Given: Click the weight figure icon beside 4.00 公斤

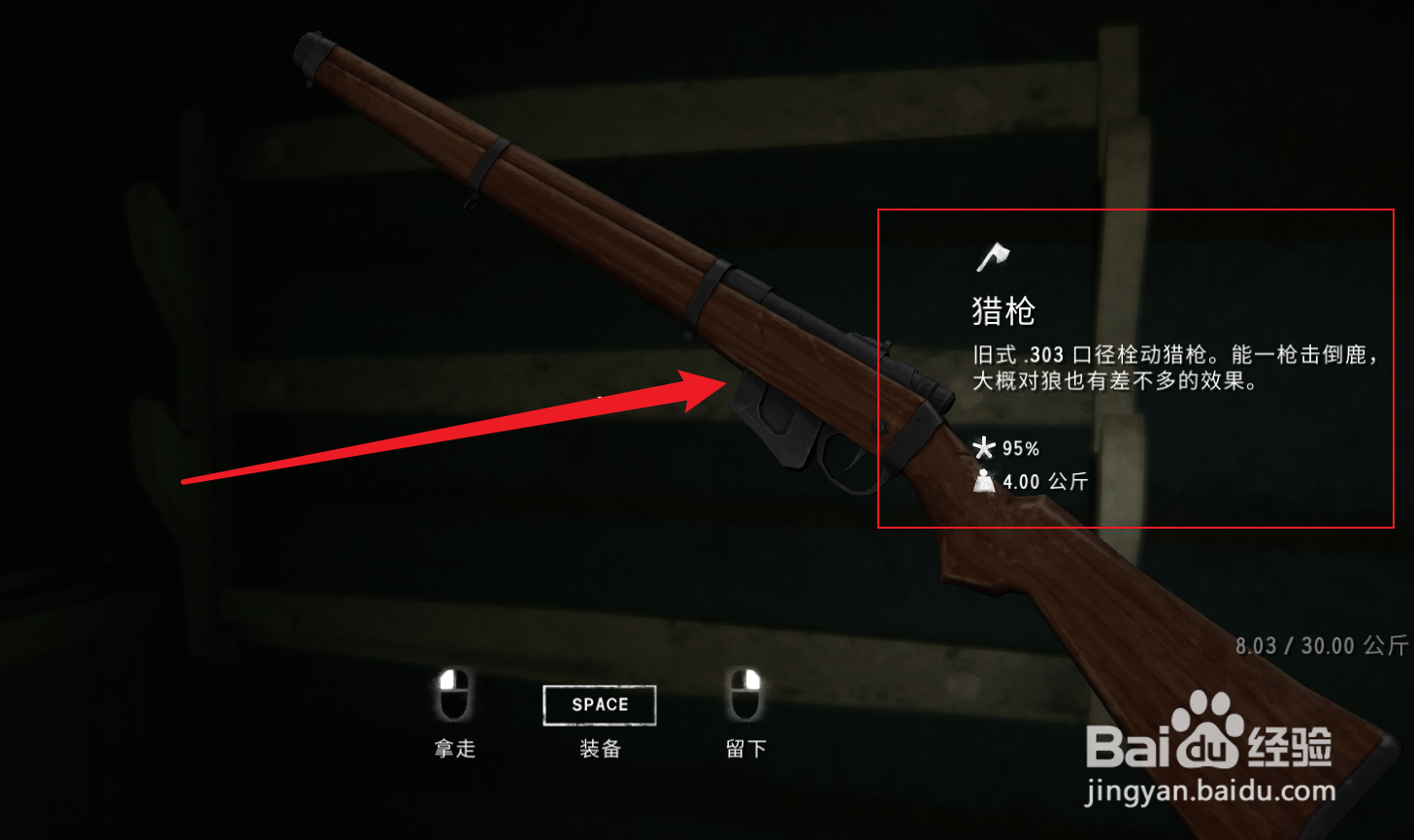Looking at the screenshot, I should (985, 479).
